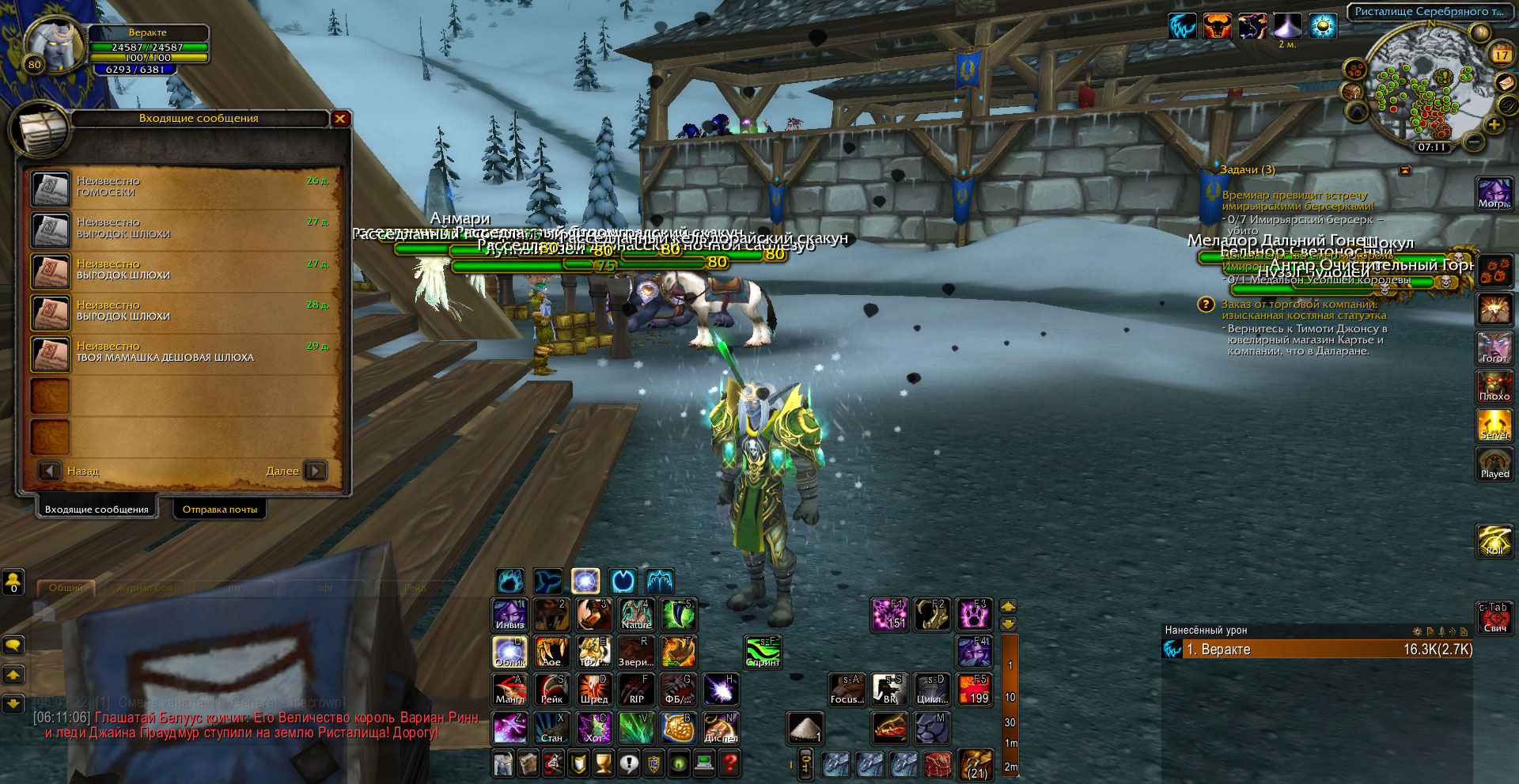Image resolution: width=1519 pixels, height=784 pixels.
Task: Select the Облик form ability
Action: click(509, 652)
